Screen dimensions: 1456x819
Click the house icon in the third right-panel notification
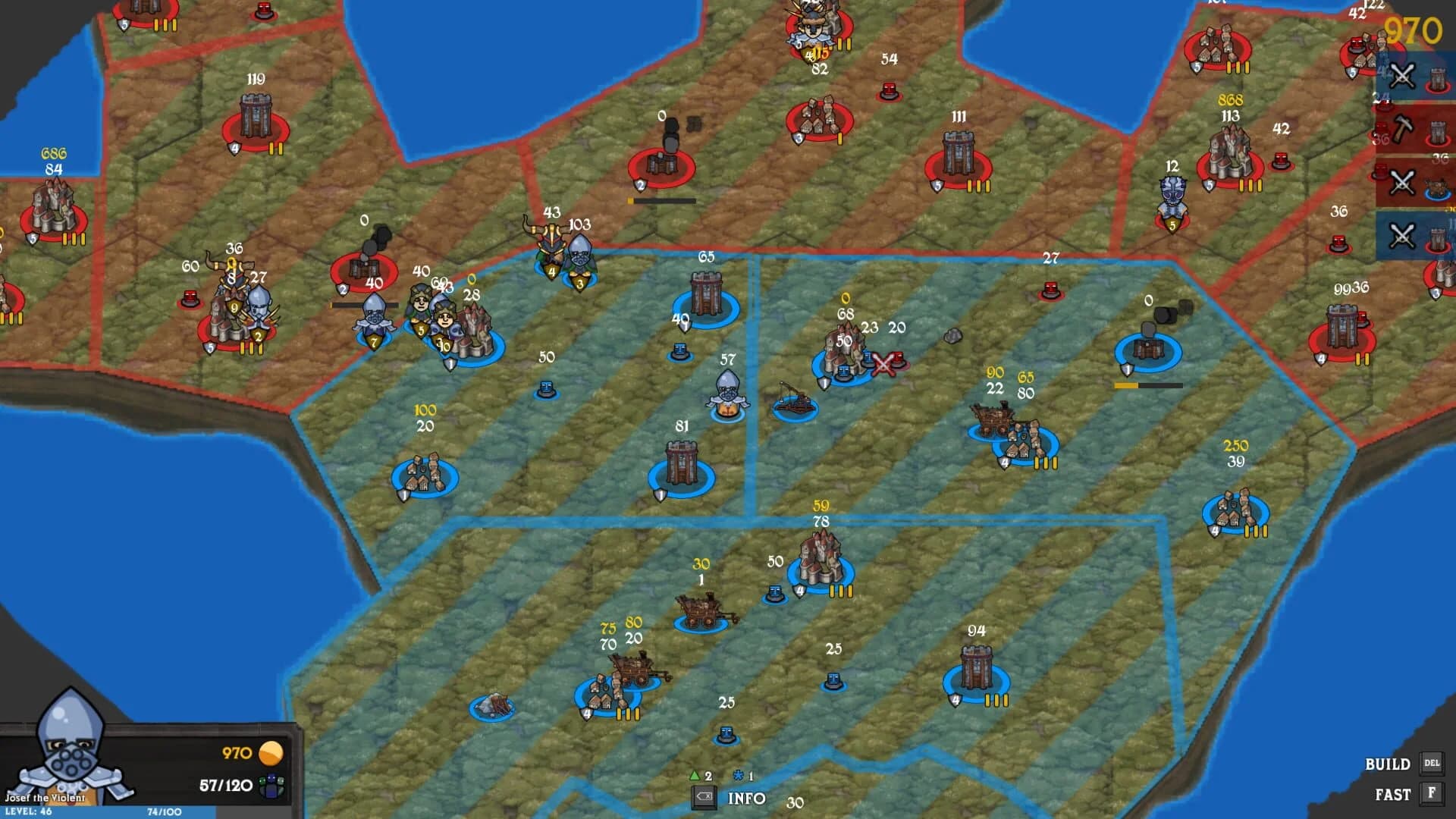[x=1436, y=186]
